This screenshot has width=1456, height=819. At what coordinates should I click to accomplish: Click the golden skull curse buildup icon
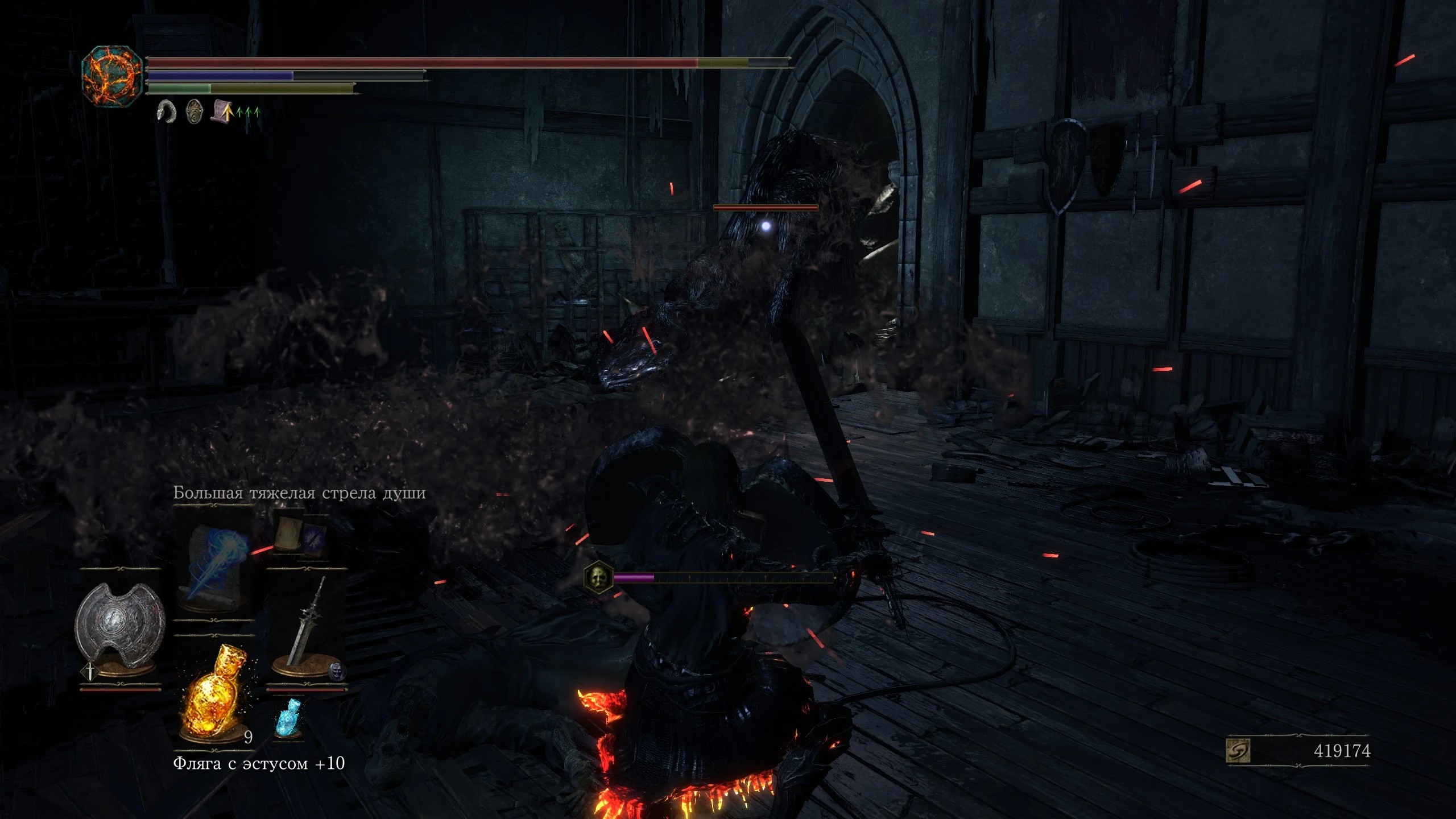598,578
